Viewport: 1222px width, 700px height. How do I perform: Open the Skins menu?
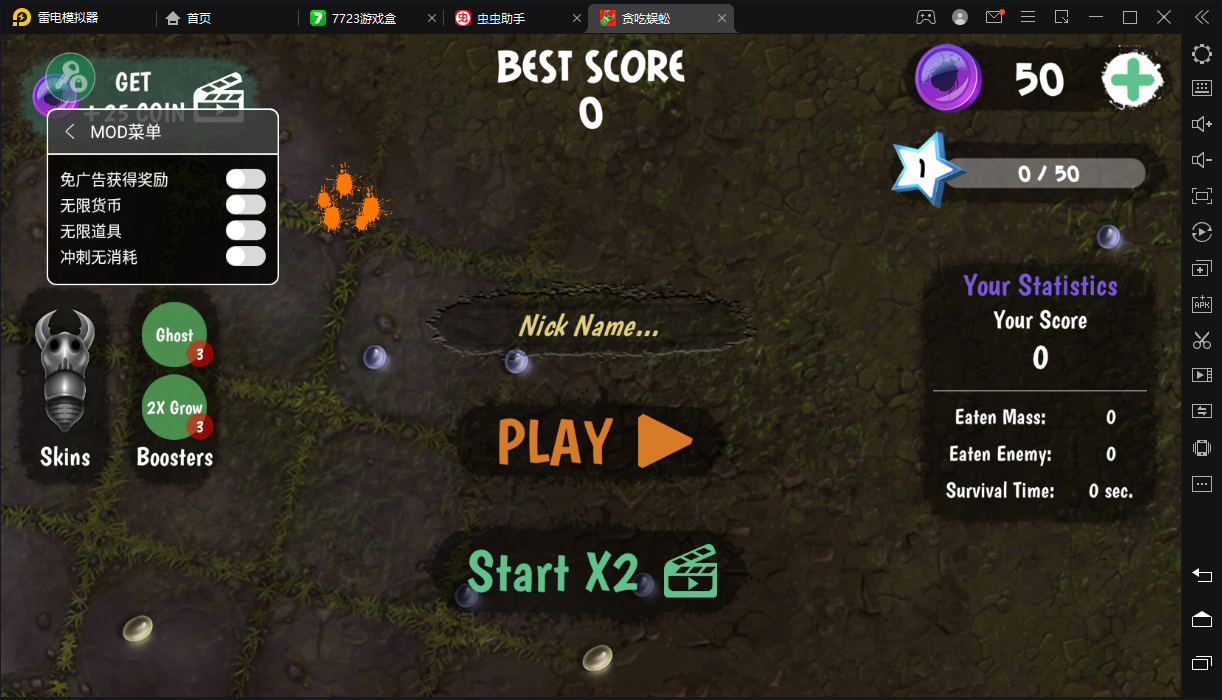65,390
